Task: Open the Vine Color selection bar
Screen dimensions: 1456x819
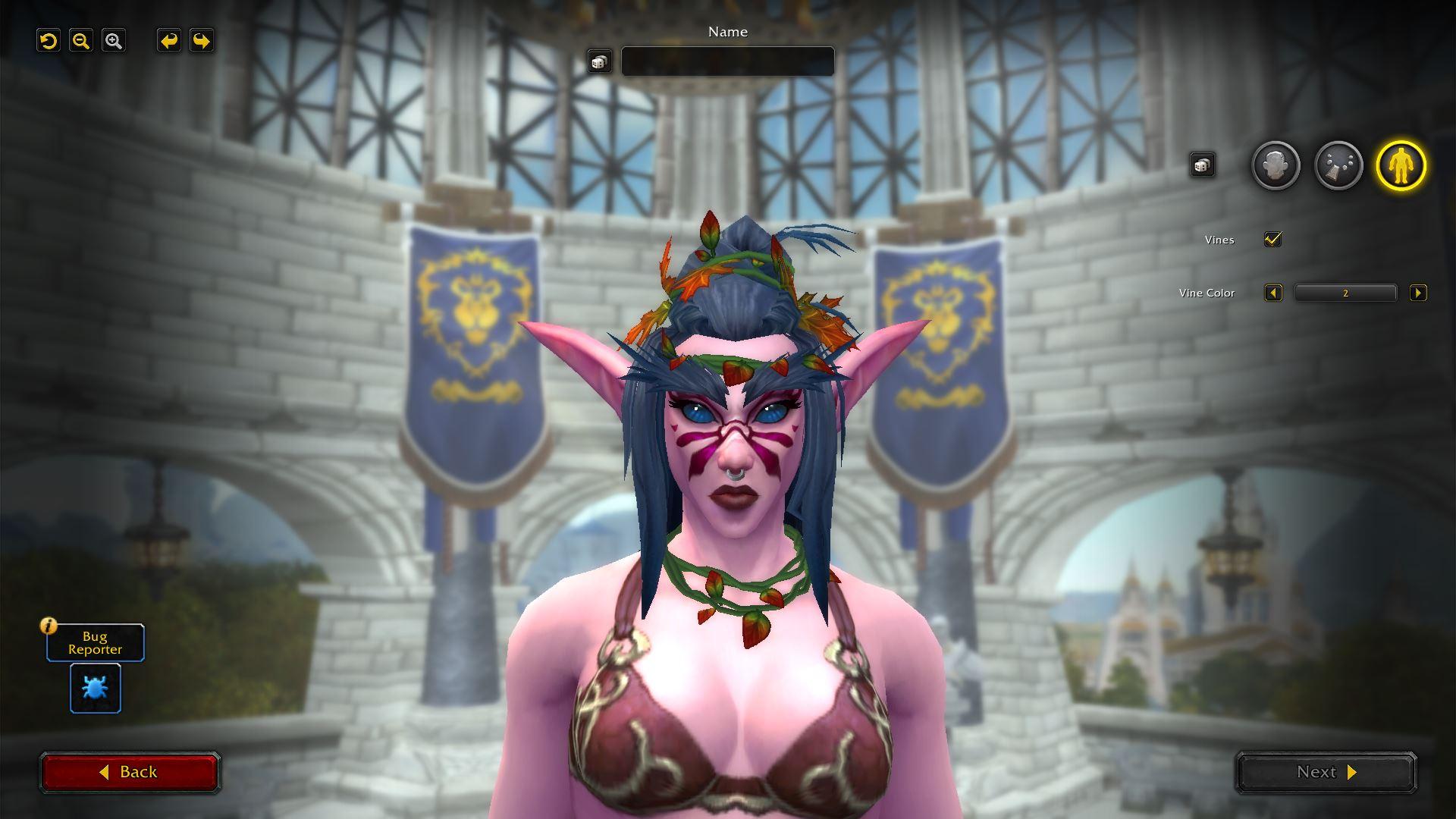Action: tap(1345, 293)
